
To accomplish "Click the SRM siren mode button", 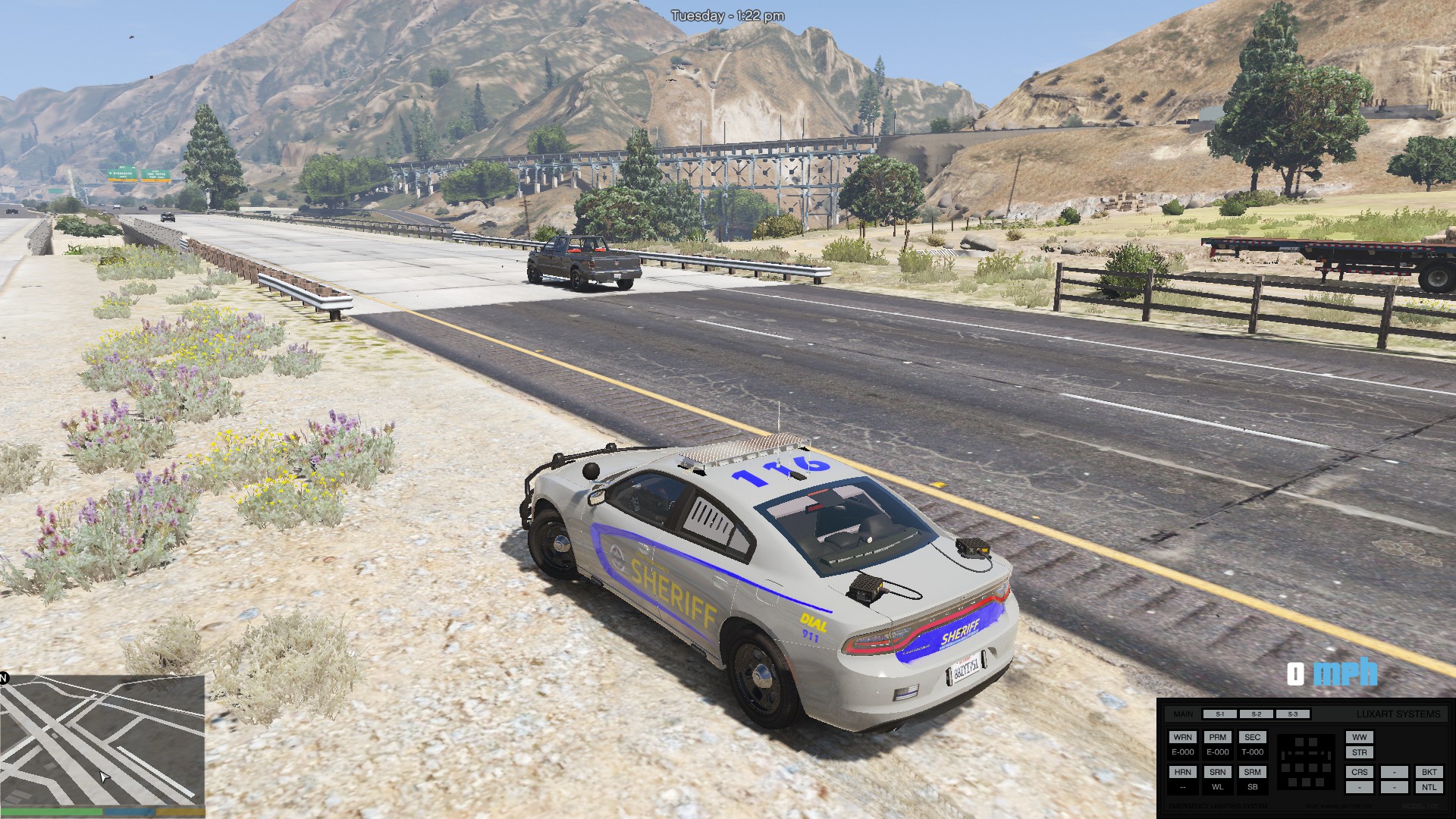I will pyautogui.click(x=1252, y=772).
